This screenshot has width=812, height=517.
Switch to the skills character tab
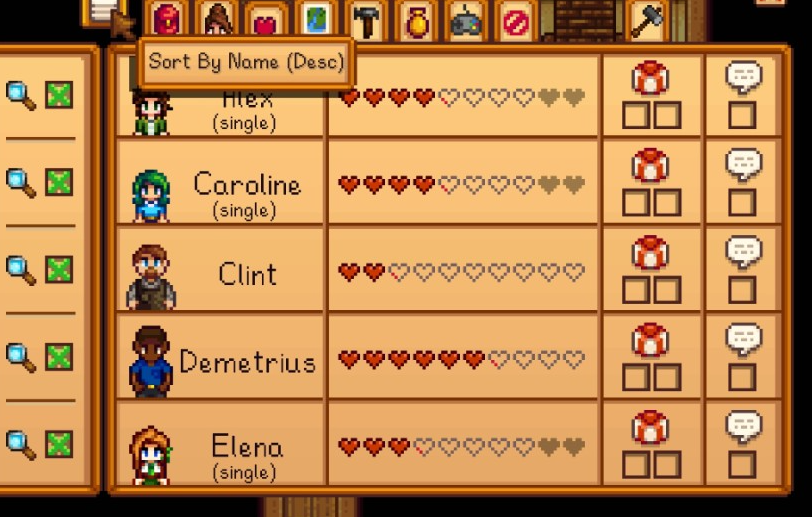(x=218, y=20)
